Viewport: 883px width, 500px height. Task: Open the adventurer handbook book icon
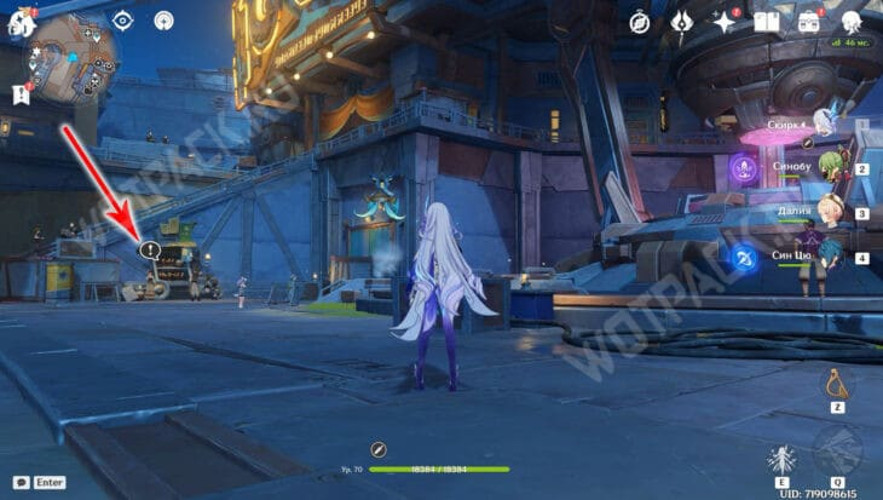(767, 21)
